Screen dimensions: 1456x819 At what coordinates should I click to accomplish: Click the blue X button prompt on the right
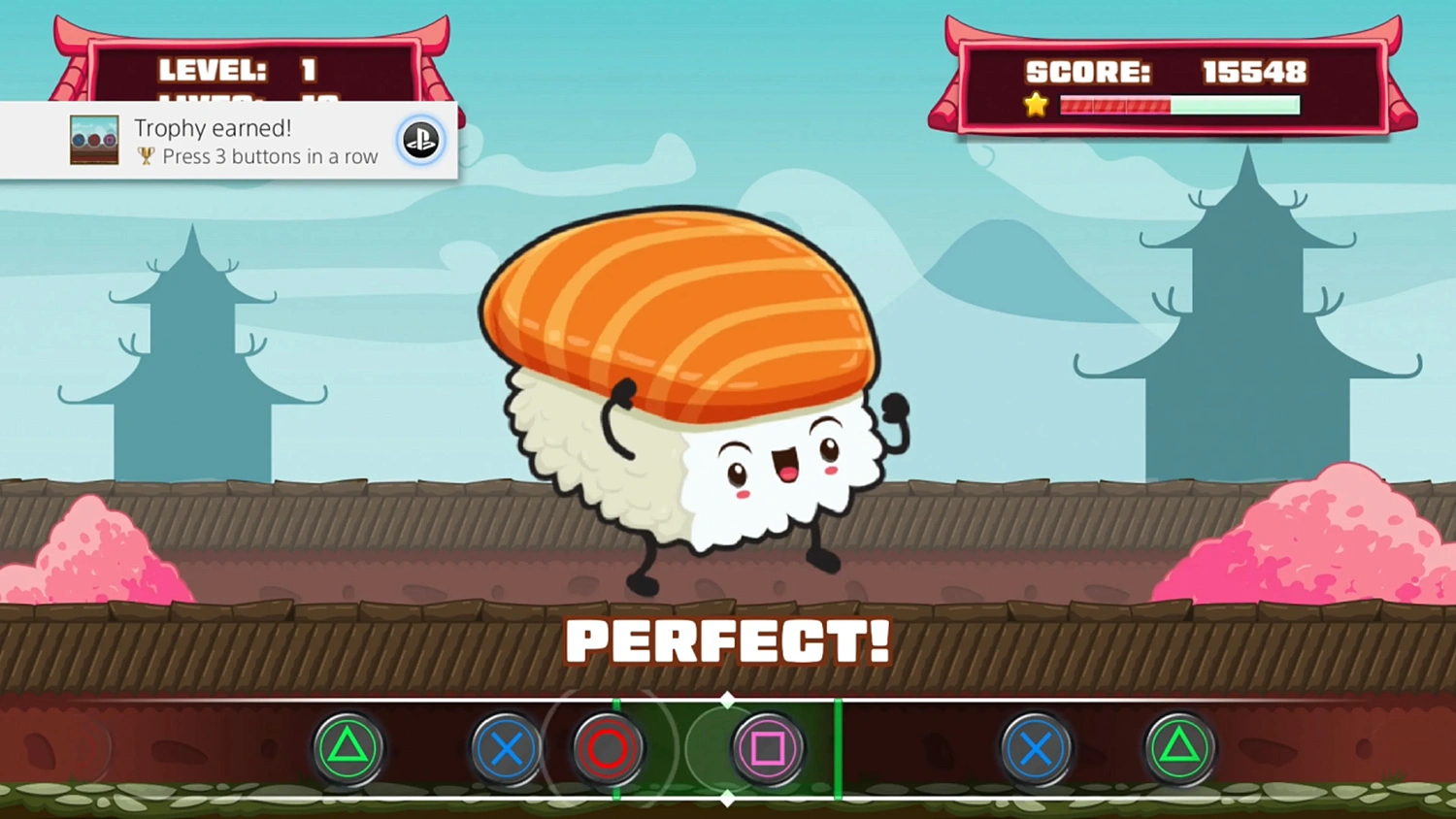click(x=1035, y=748)
